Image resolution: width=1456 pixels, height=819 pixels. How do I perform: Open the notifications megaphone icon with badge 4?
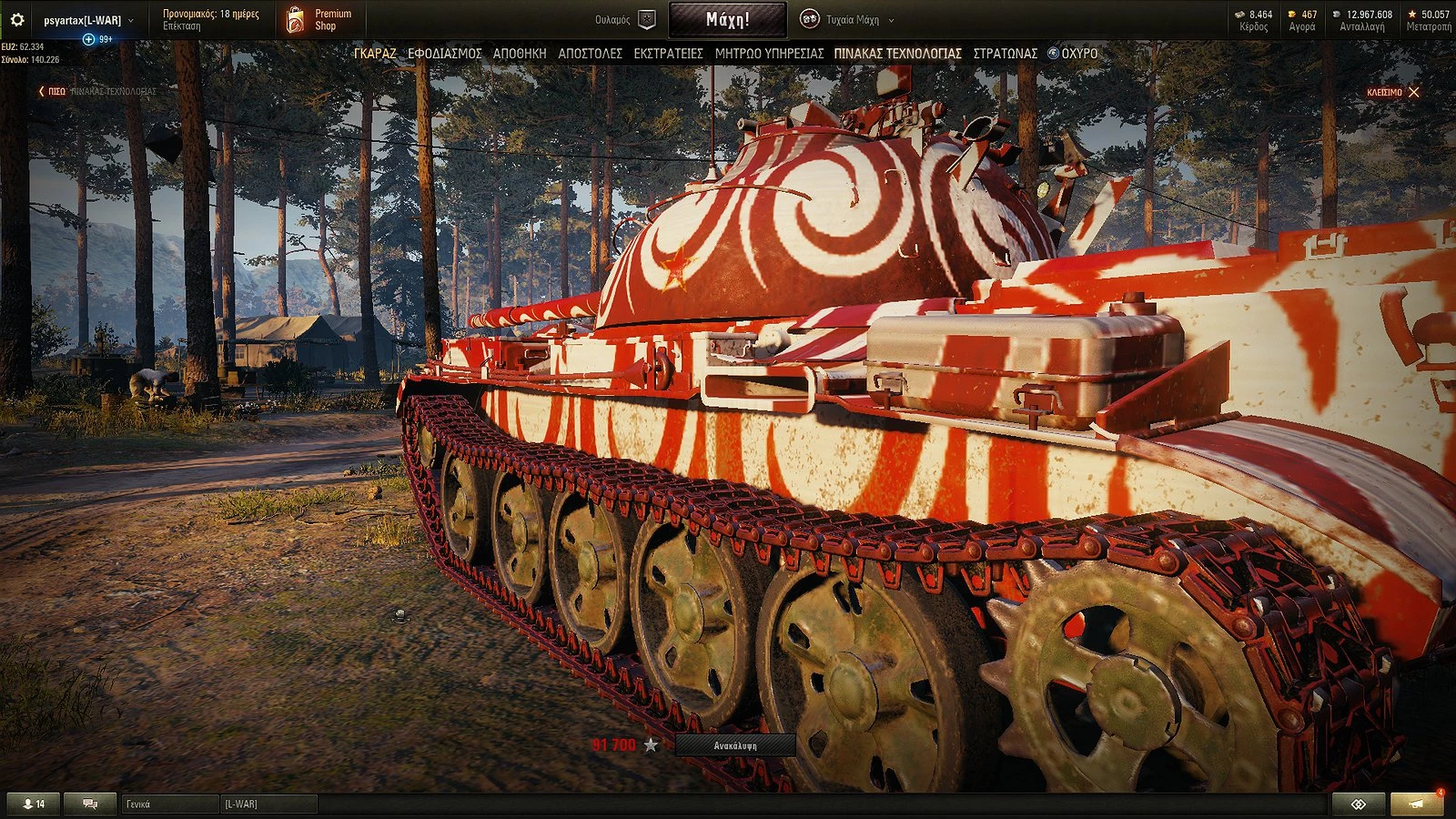click(1420, 804)
